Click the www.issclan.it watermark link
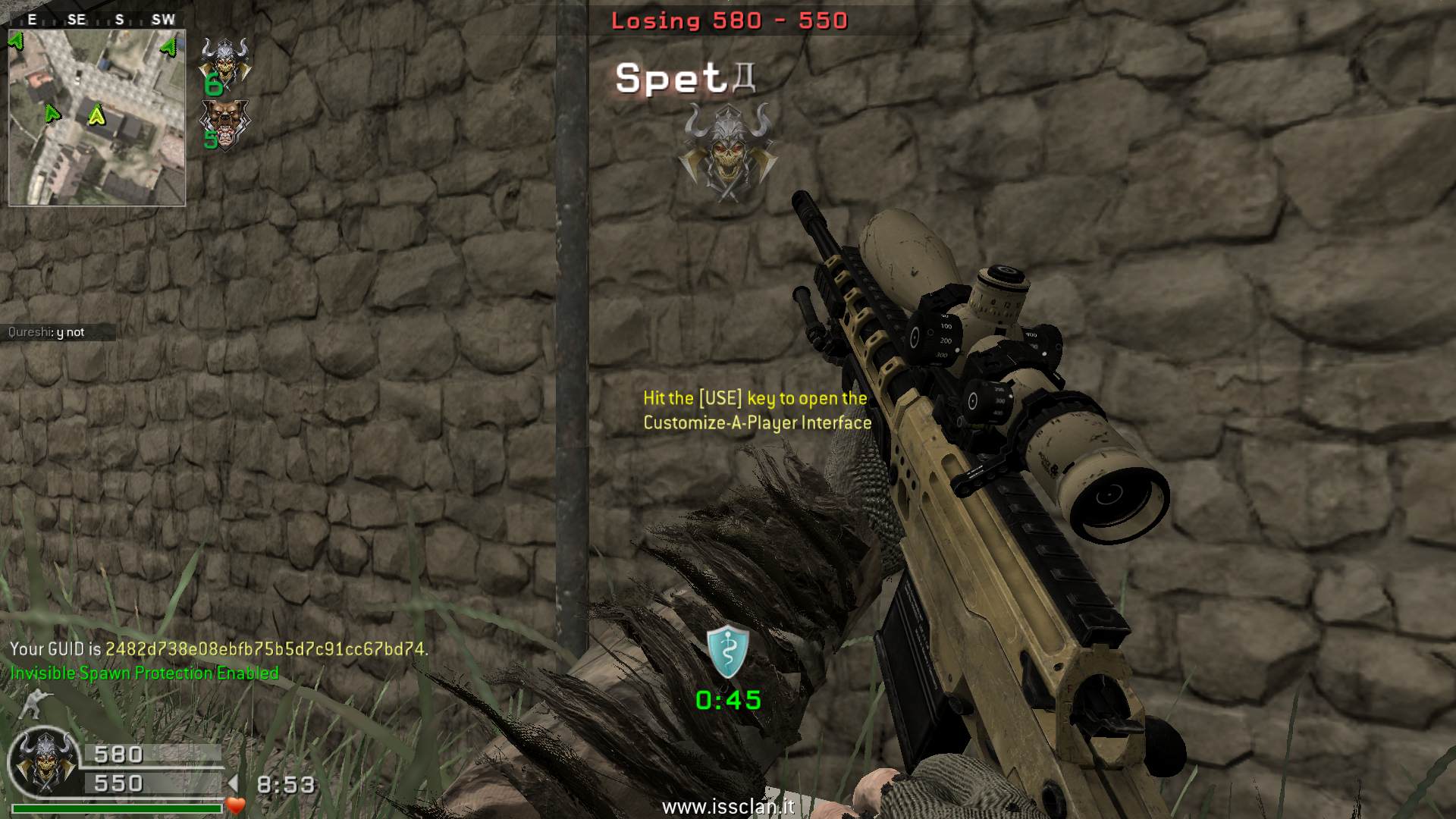The image size is (1456, 819). [x=728, y=806]
